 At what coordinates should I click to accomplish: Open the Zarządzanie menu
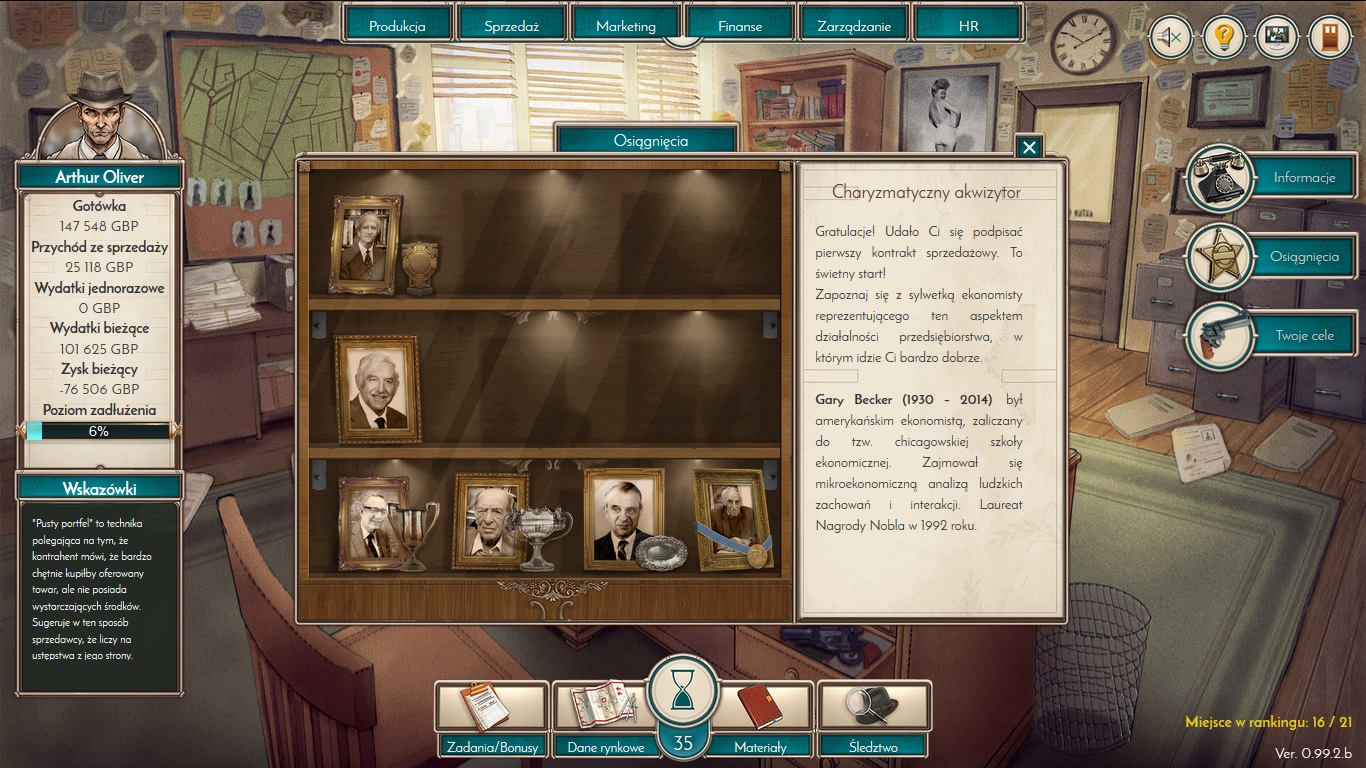[854, 26]
